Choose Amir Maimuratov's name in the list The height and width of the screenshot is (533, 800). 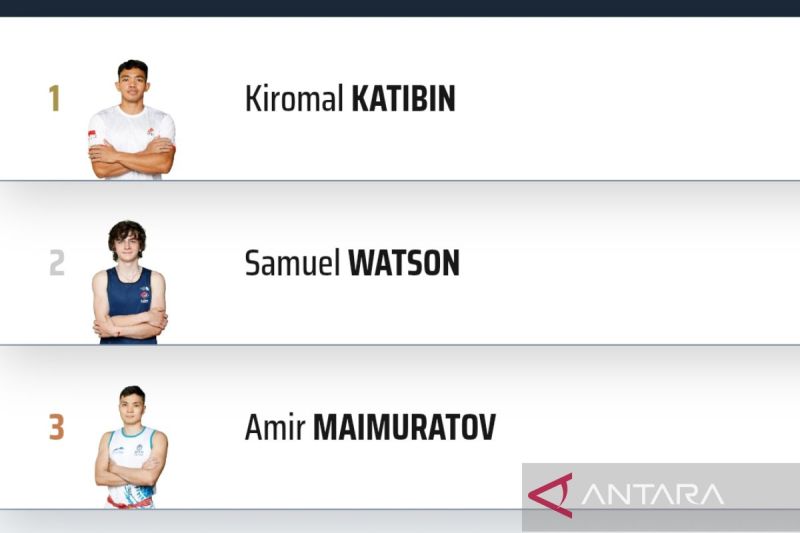pos(370,428)
